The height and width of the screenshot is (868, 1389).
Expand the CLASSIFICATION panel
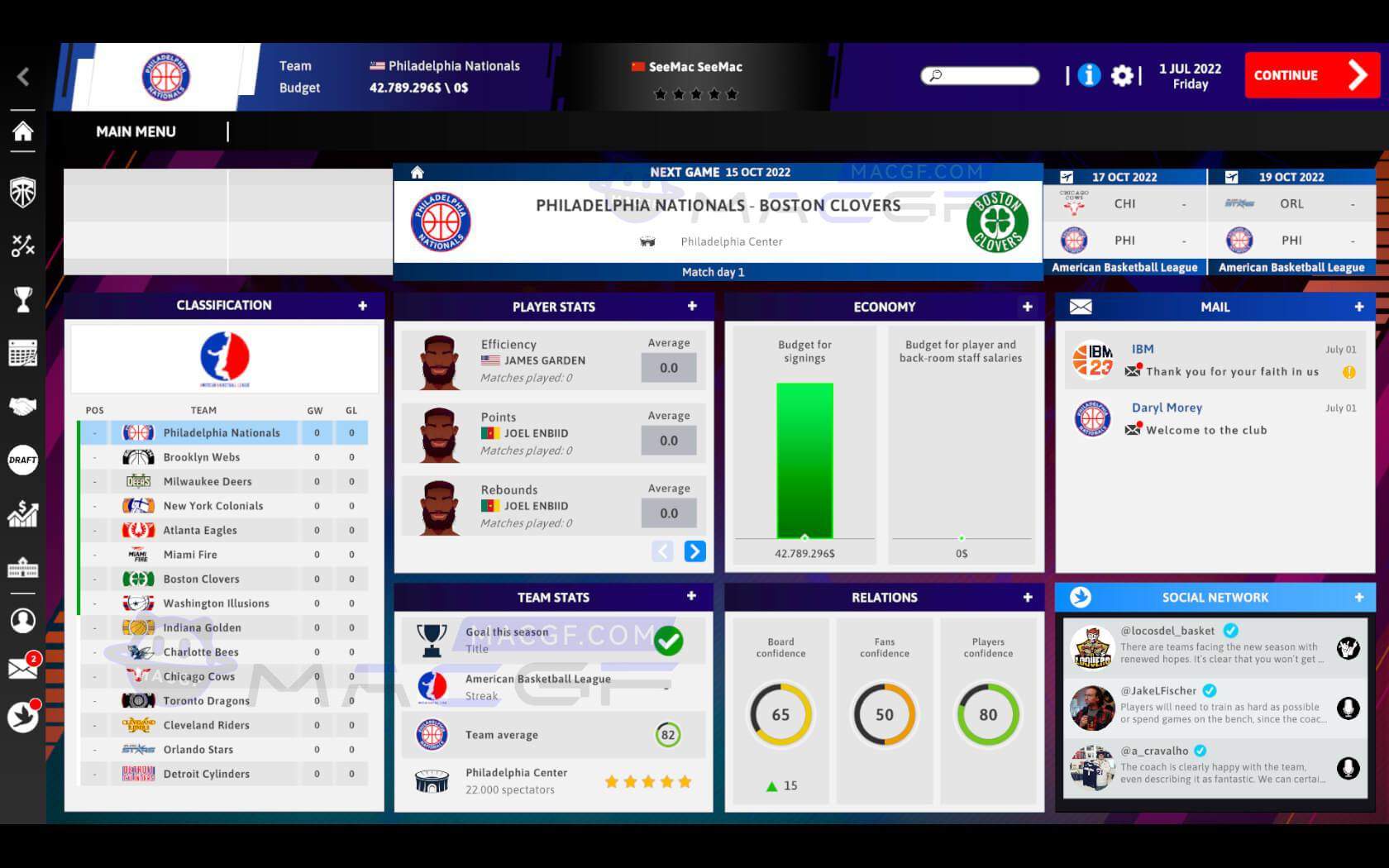(362, 306)
